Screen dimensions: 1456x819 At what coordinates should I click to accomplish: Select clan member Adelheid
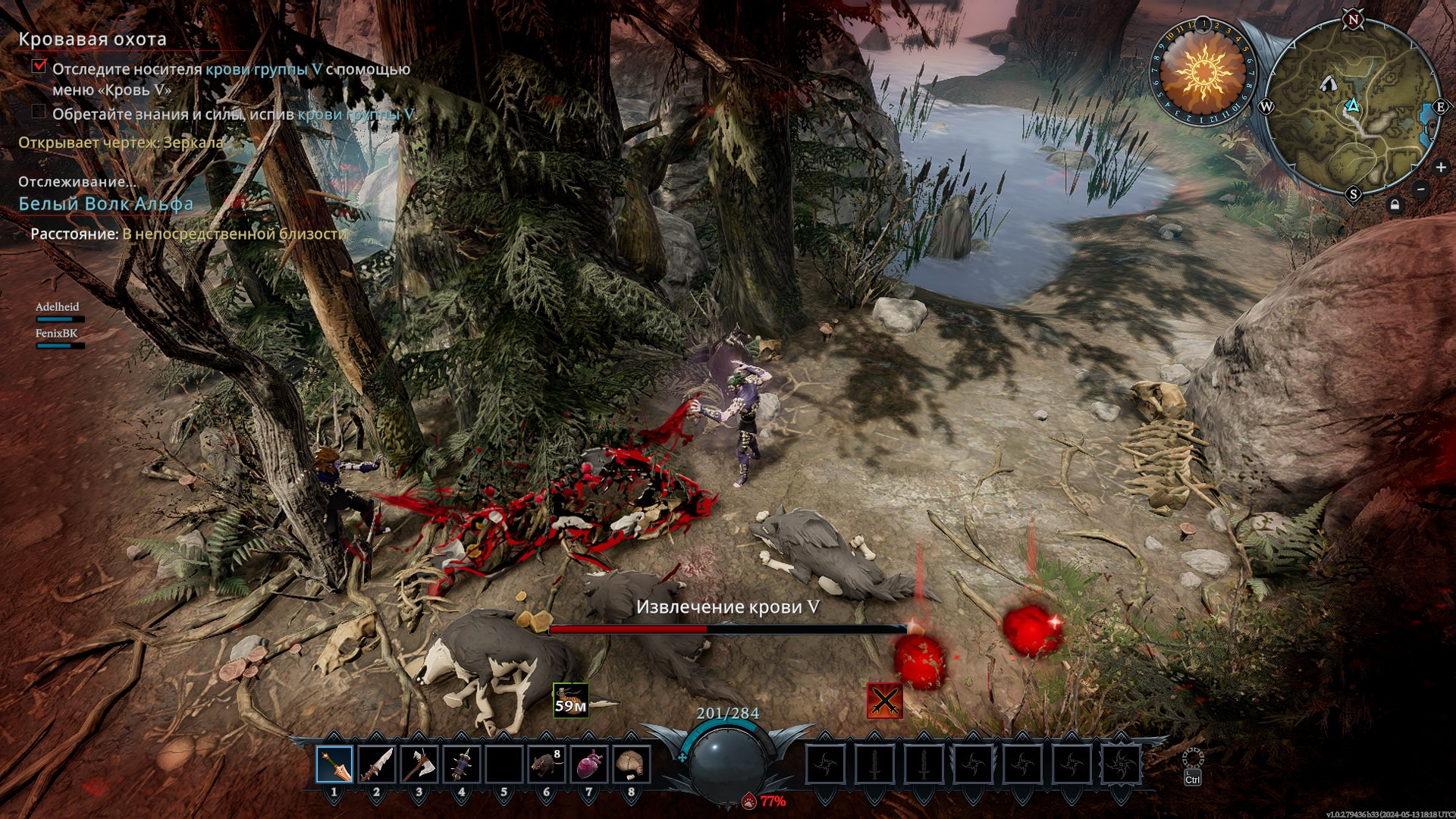tap(58, 307)
